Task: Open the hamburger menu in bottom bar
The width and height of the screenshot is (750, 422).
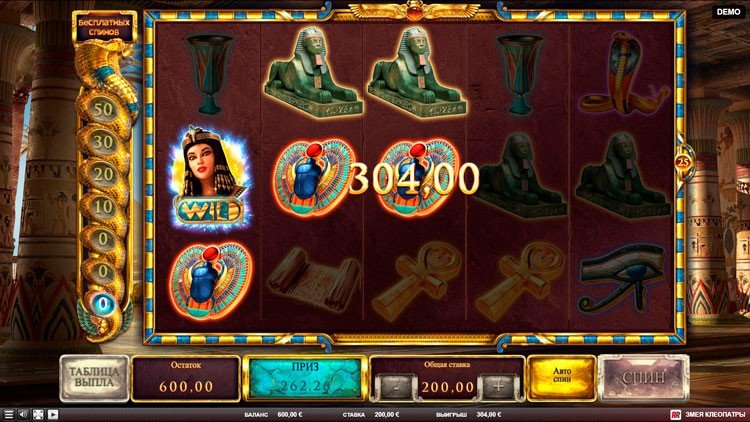Action: [x=9, y=414]
